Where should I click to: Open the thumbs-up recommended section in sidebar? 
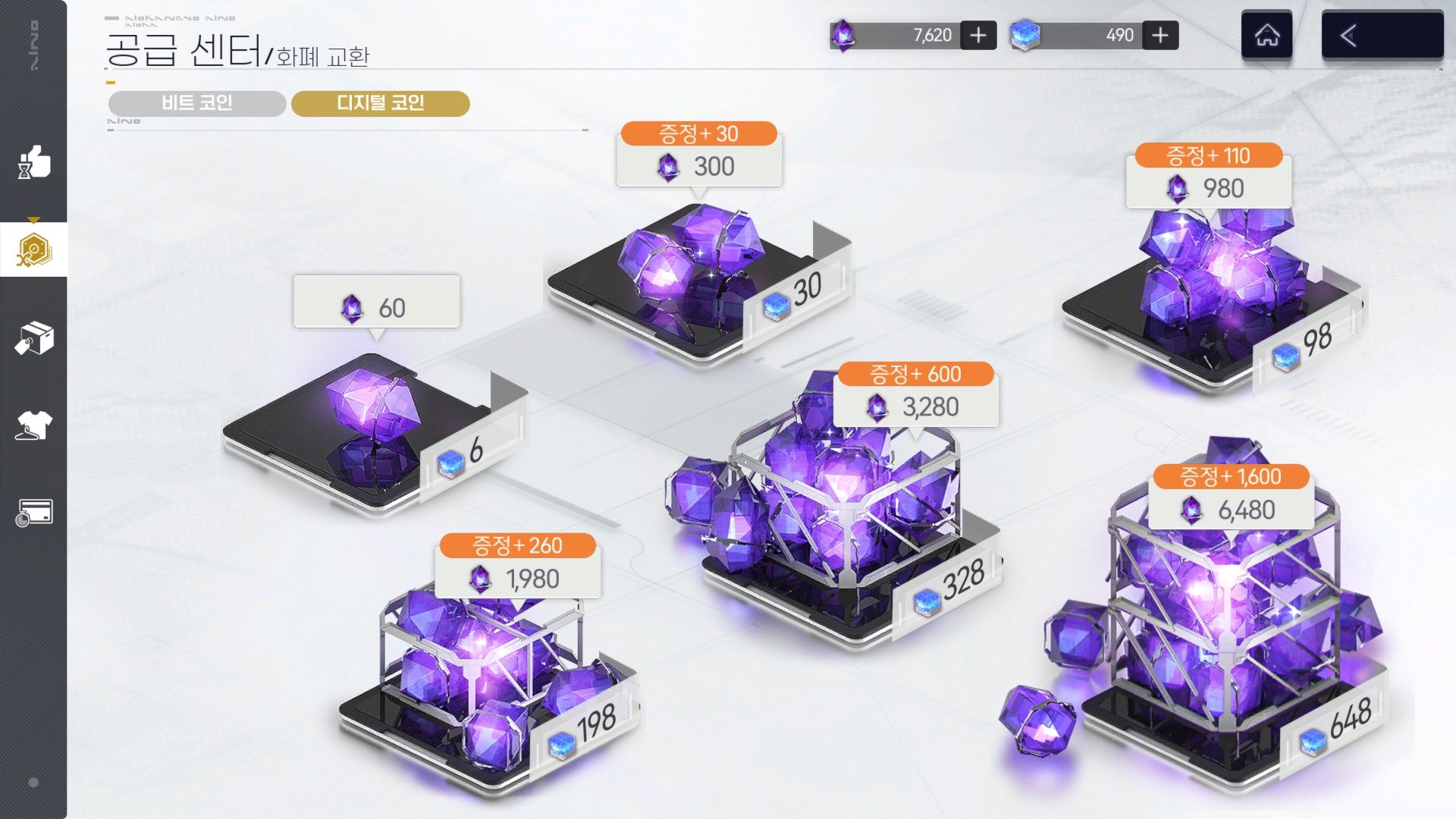click(x=33, y=162)
